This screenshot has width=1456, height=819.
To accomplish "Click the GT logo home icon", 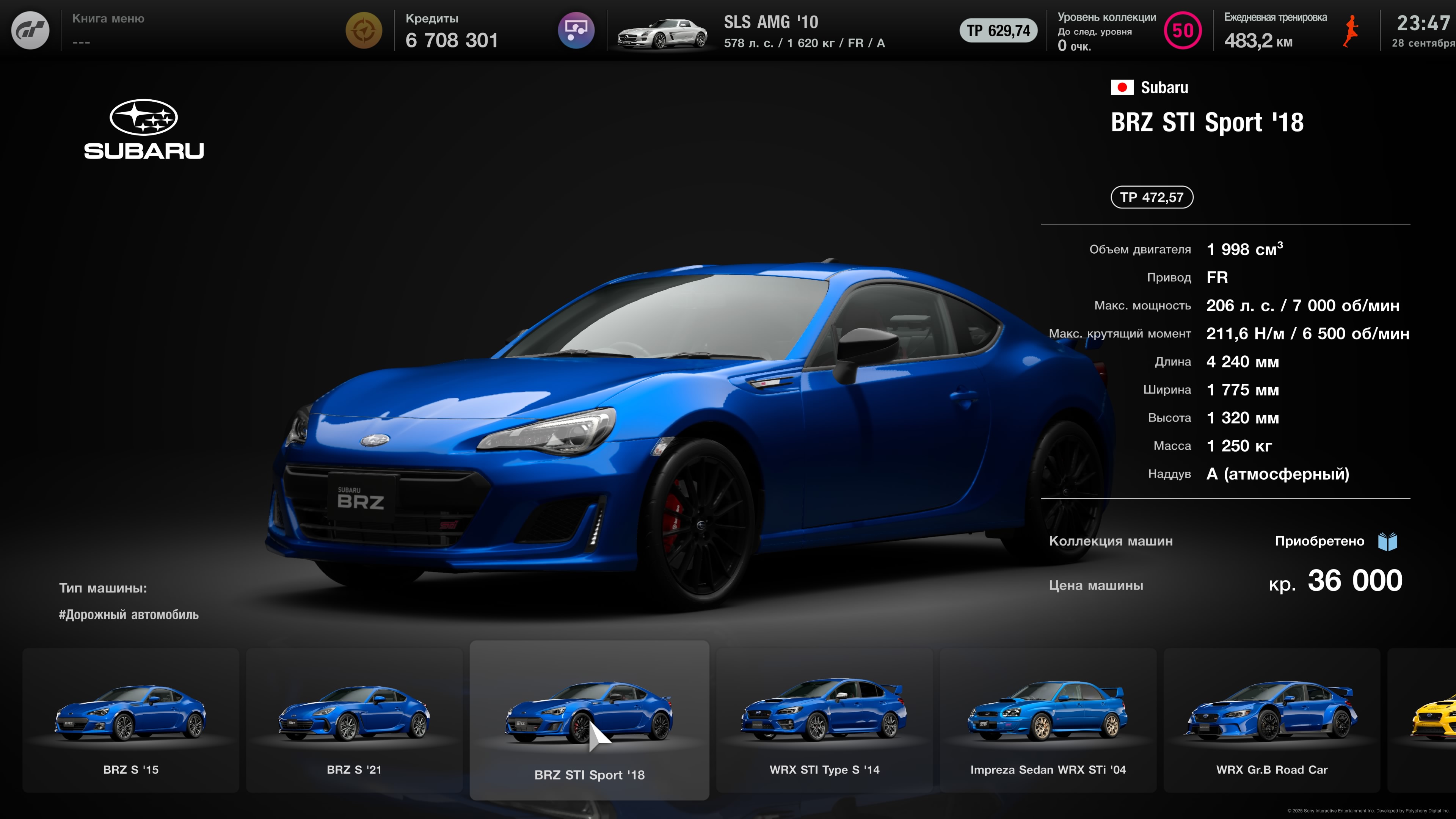I will coord(30,30).
